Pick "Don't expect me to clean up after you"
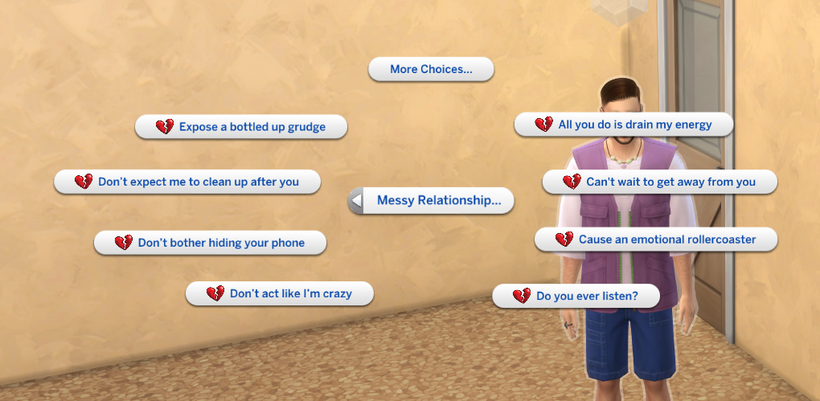The image size is (820, 401). (188, 182)
